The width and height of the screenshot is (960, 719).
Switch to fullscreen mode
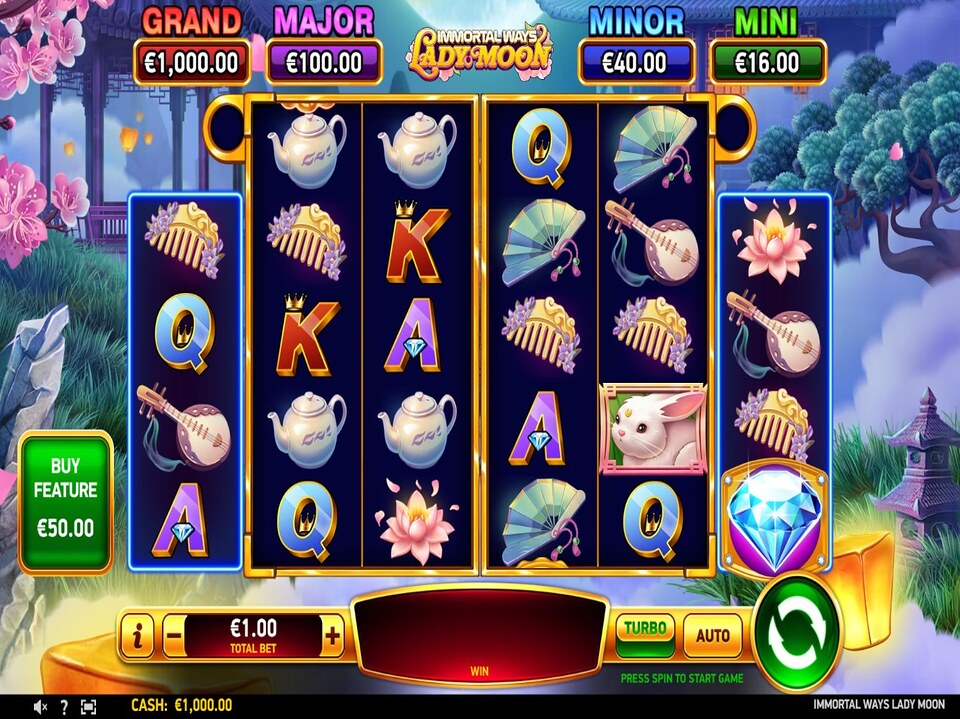[88, 707]
